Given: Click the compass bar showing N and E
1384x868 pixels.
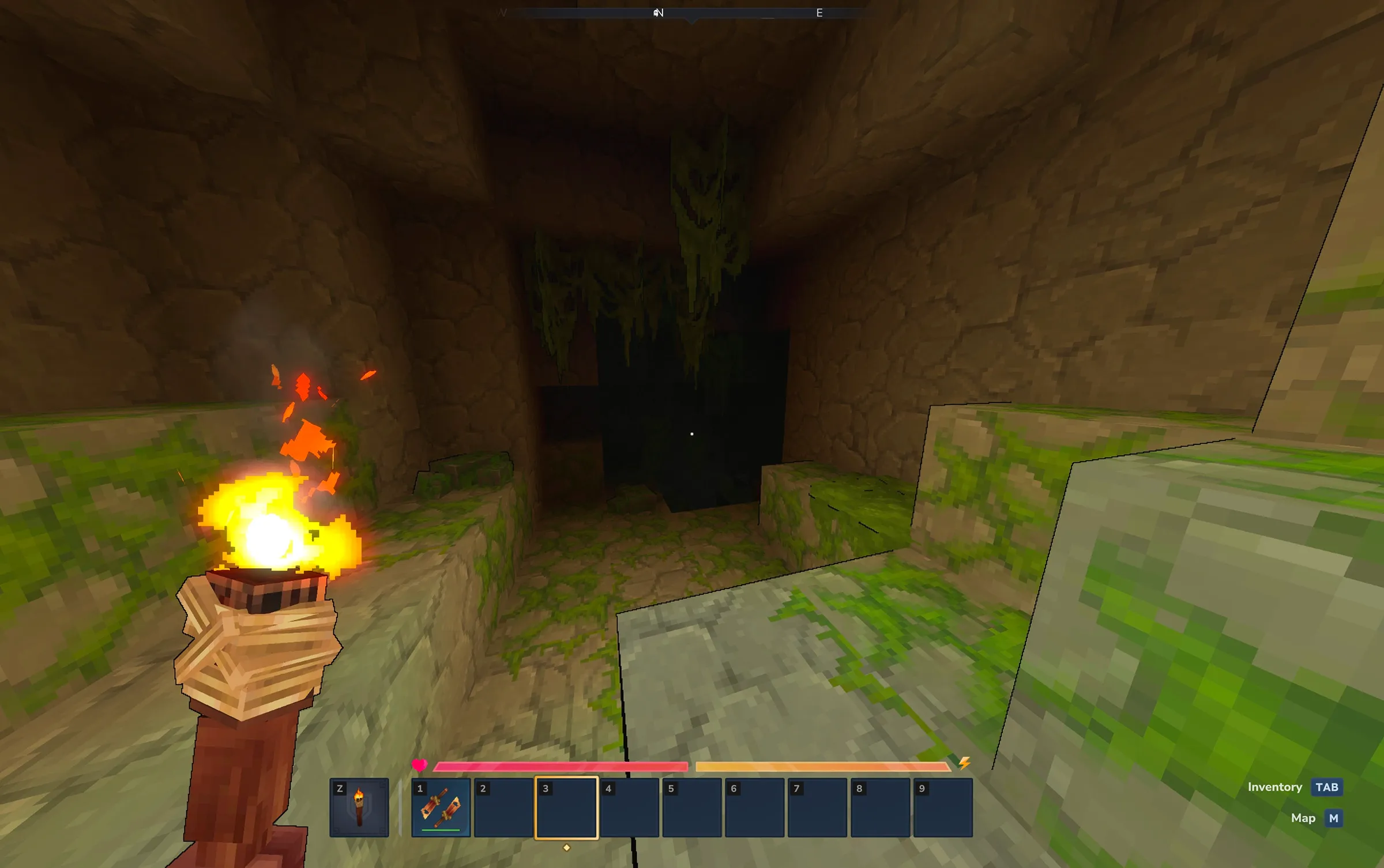Looking at the screenshot, I should tap(692, 13).
